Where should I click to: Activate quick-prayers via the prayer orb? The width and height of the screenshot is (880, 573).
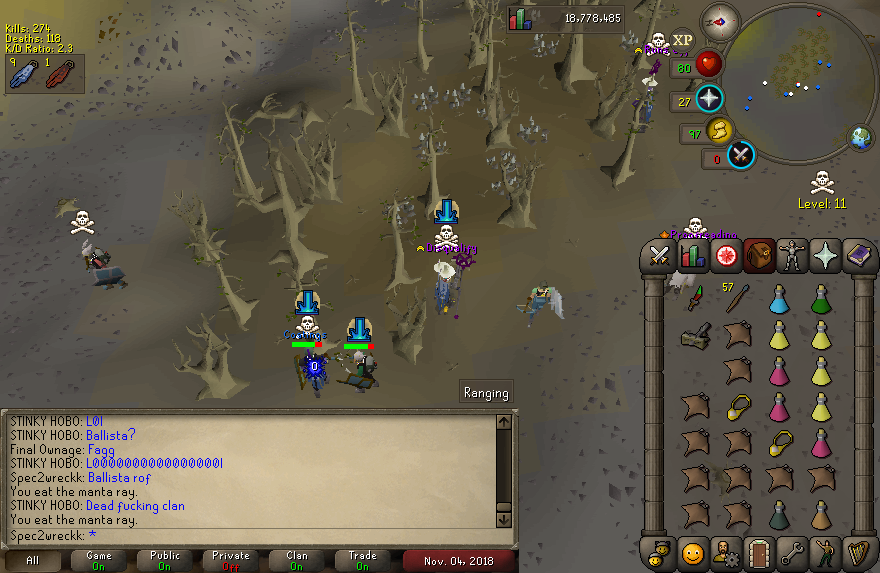pyautogui.click(x=709, y=99)
